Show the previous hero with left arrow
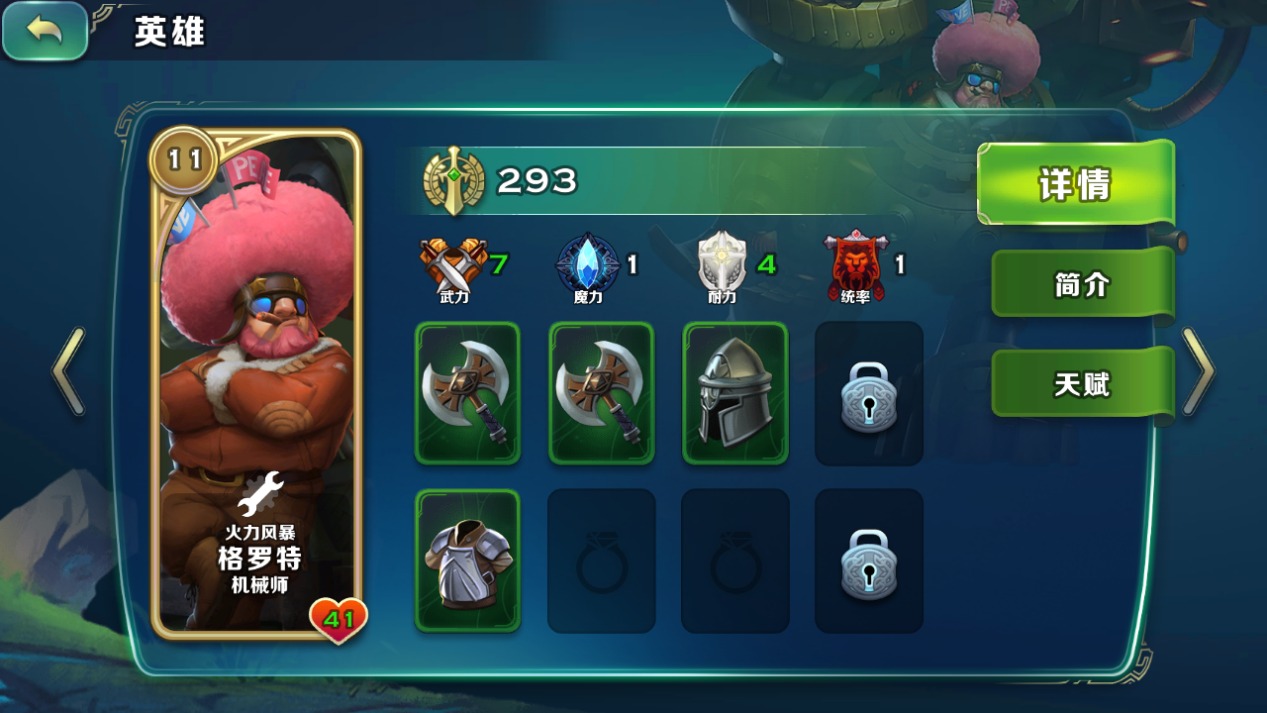The height and width of the screenshot is (713, 1267). [x=68, y=371]
